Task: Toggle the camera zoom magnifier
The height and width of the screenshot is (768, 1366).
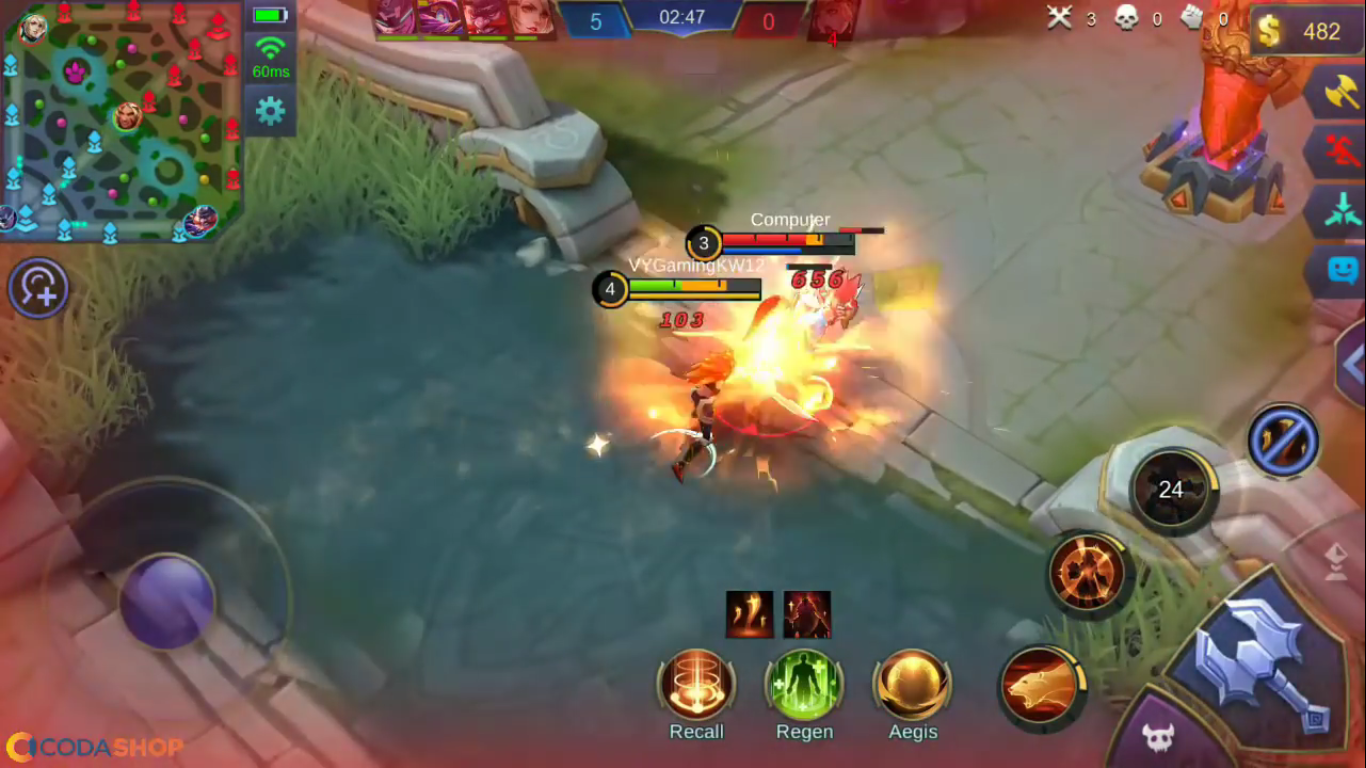Action: (x=38, y=288)
